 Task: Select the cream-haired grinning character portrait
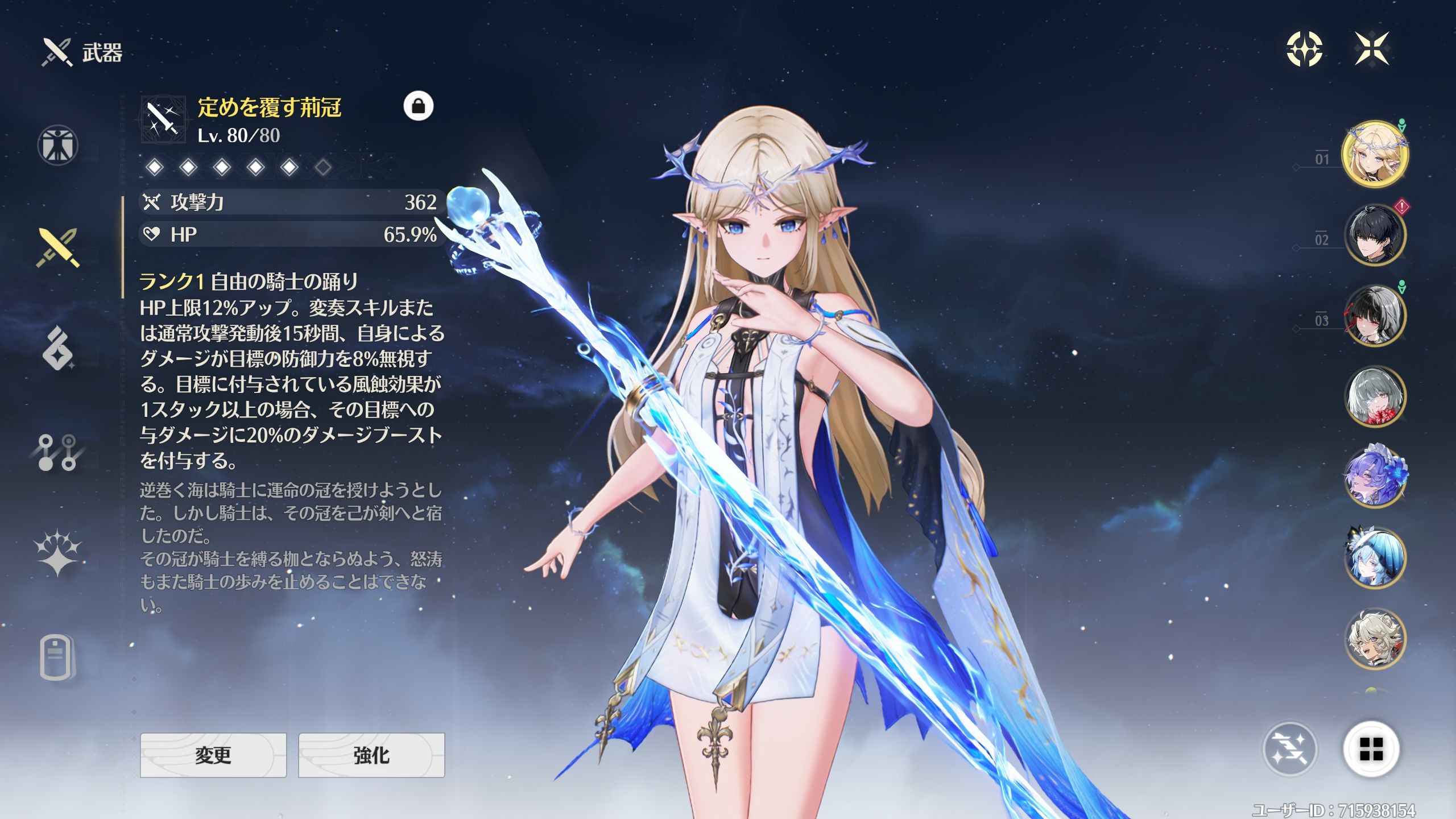click(1375, 638)
